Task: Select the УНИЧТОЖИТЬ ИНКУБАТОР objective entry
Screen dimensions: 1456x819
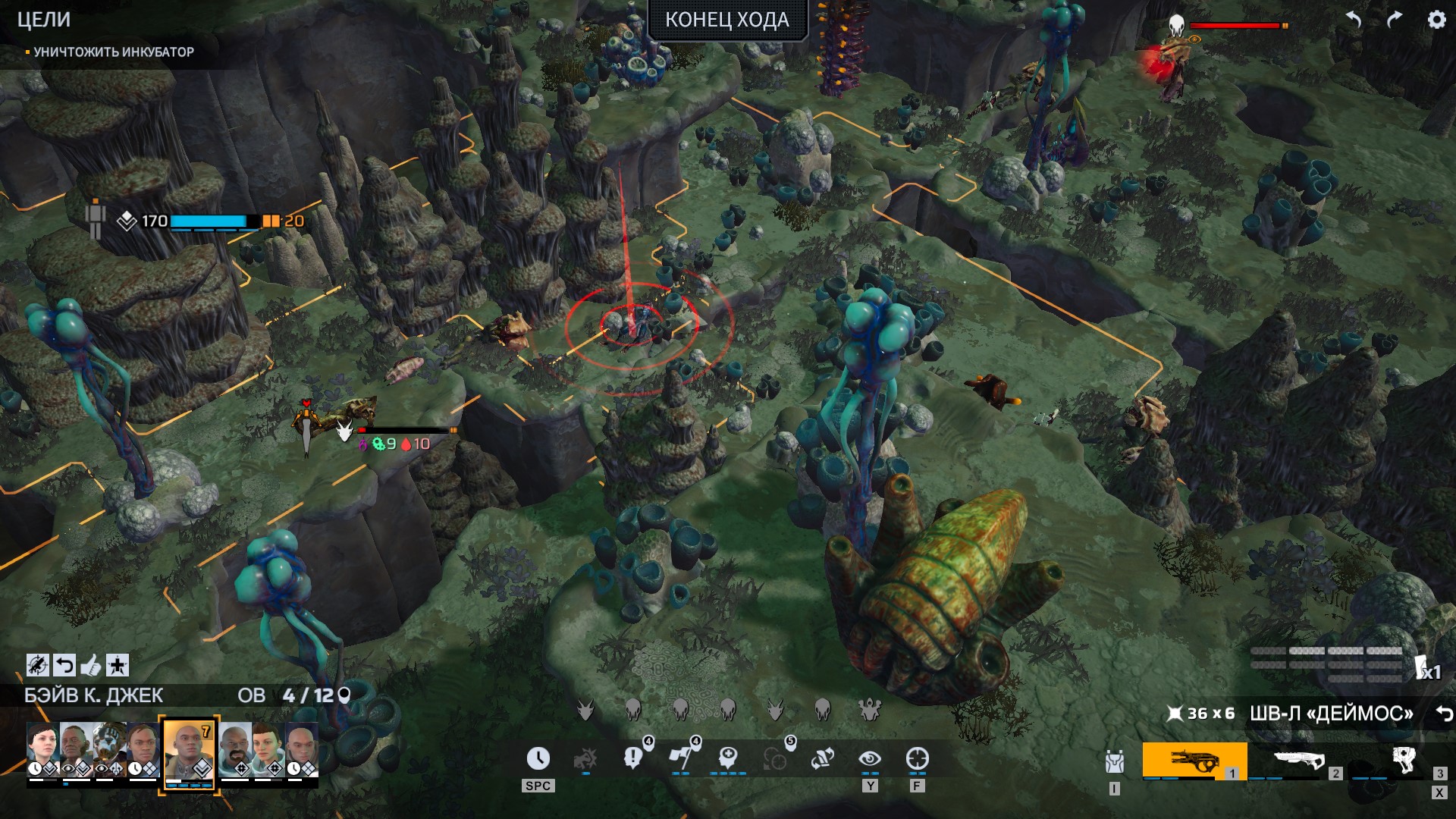Action: click(x=114, y=52)
